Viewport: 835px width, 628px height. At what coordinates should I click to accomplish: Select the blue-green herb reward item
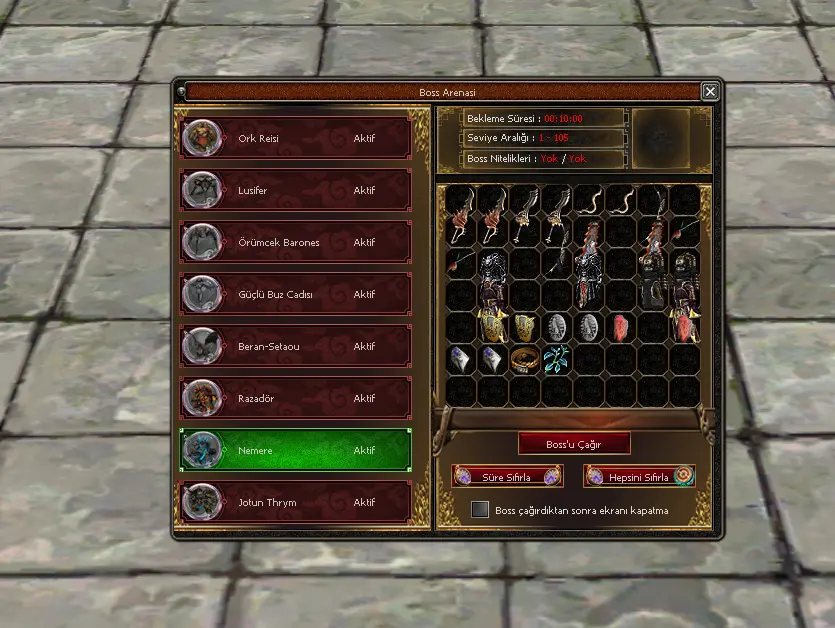(x=557, y=358)
